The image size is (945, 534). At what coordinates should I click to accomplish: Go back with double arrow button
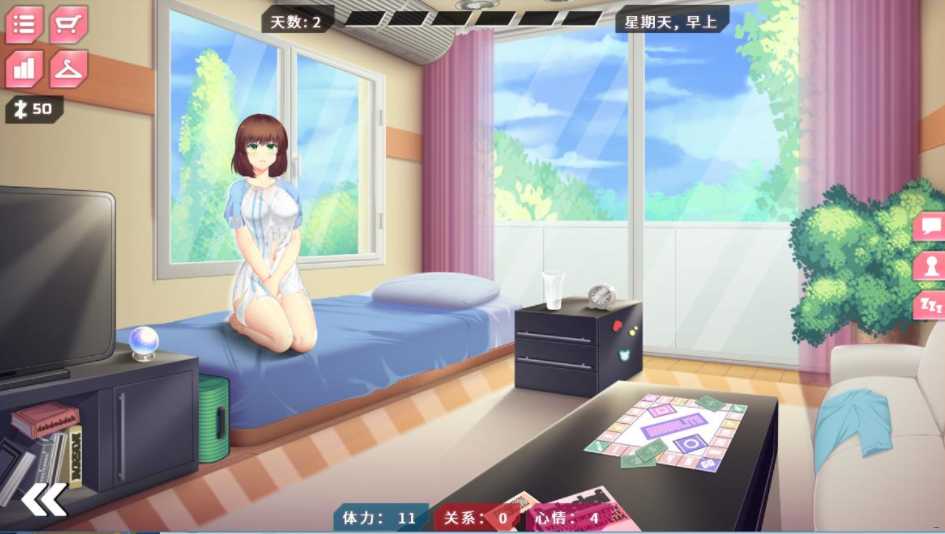click(44, 499)
